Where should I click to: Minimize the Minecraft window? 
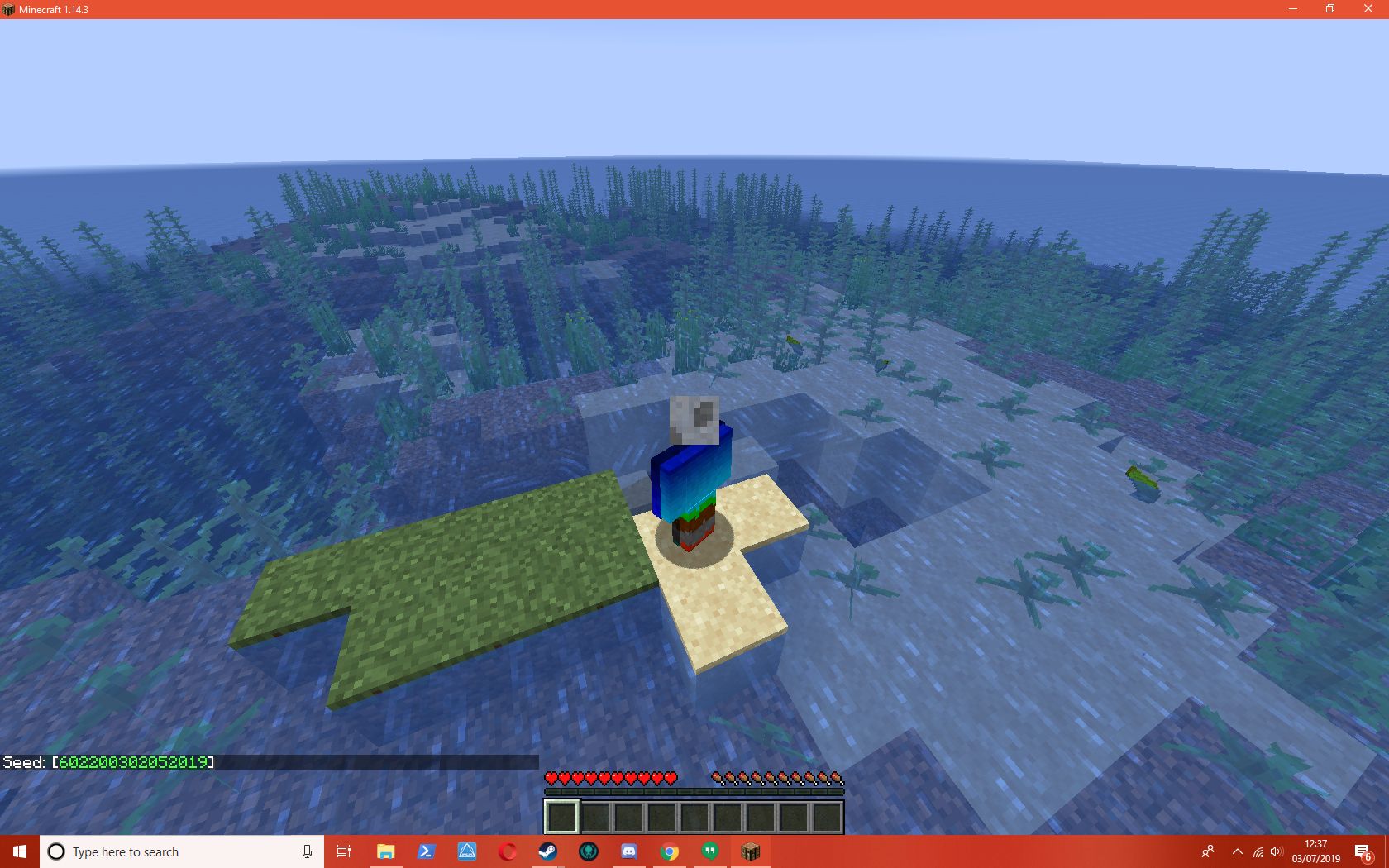[x=1291, y=8]
